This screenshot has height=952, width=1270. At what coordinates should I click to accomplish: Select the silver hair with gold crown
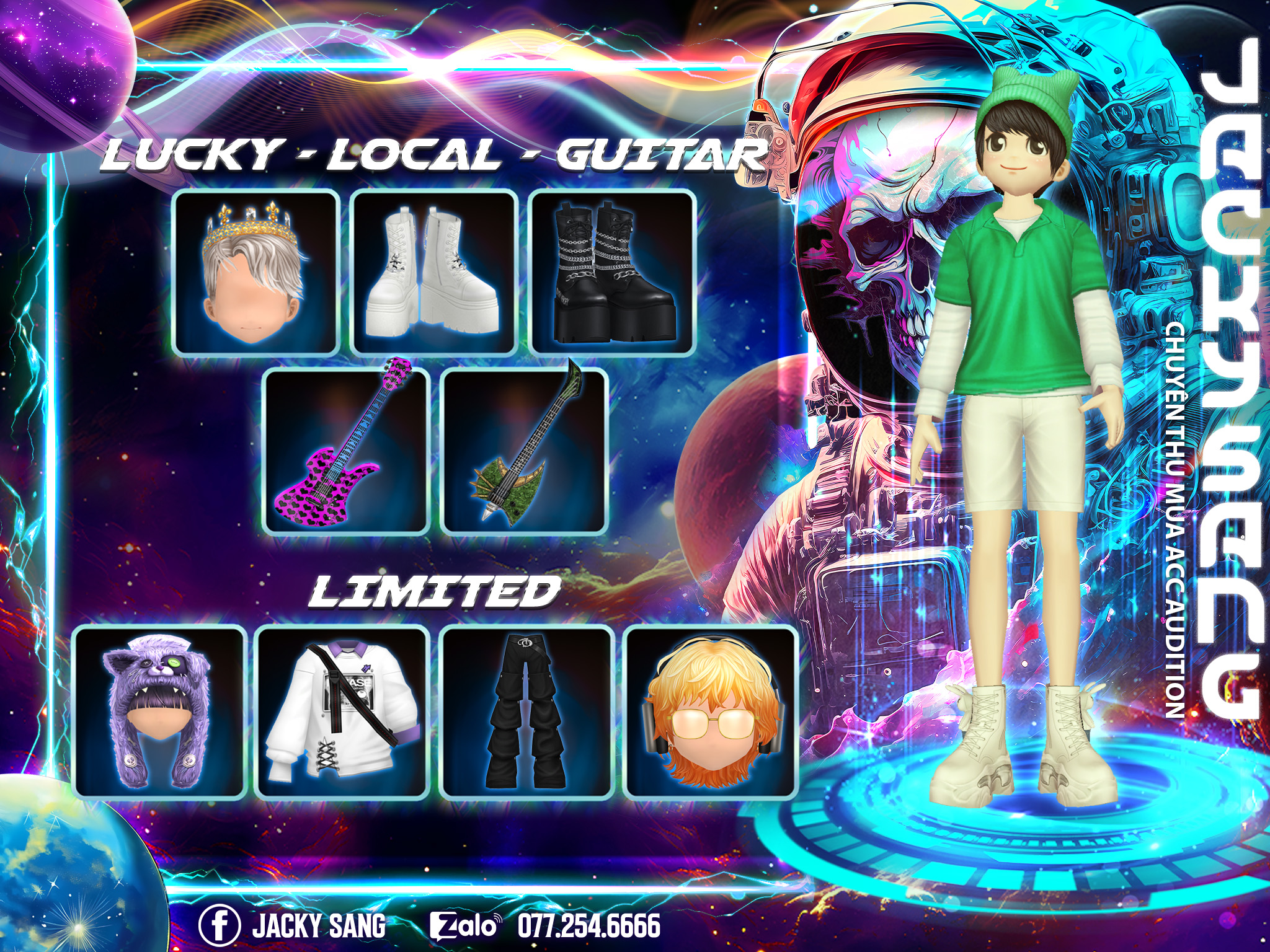255,271
